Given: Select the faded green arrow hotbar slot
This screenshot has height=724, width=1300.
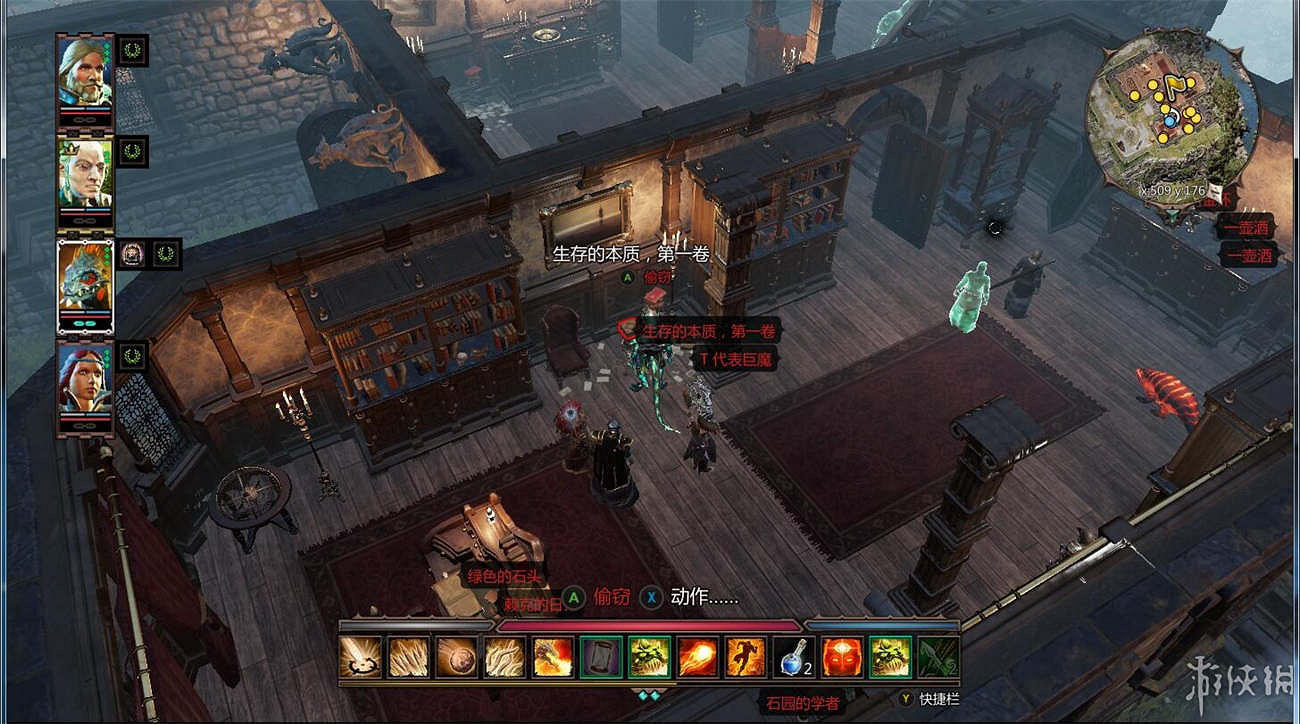Looking at the screenshot, I should 938,657.
